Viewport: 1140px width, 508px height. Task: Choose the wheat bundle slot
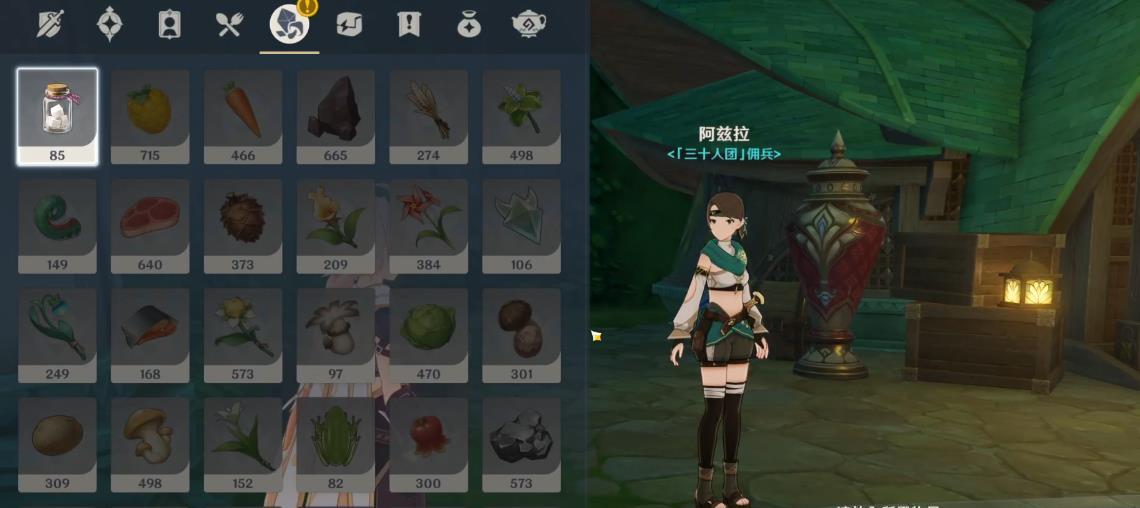pos(429,115)
